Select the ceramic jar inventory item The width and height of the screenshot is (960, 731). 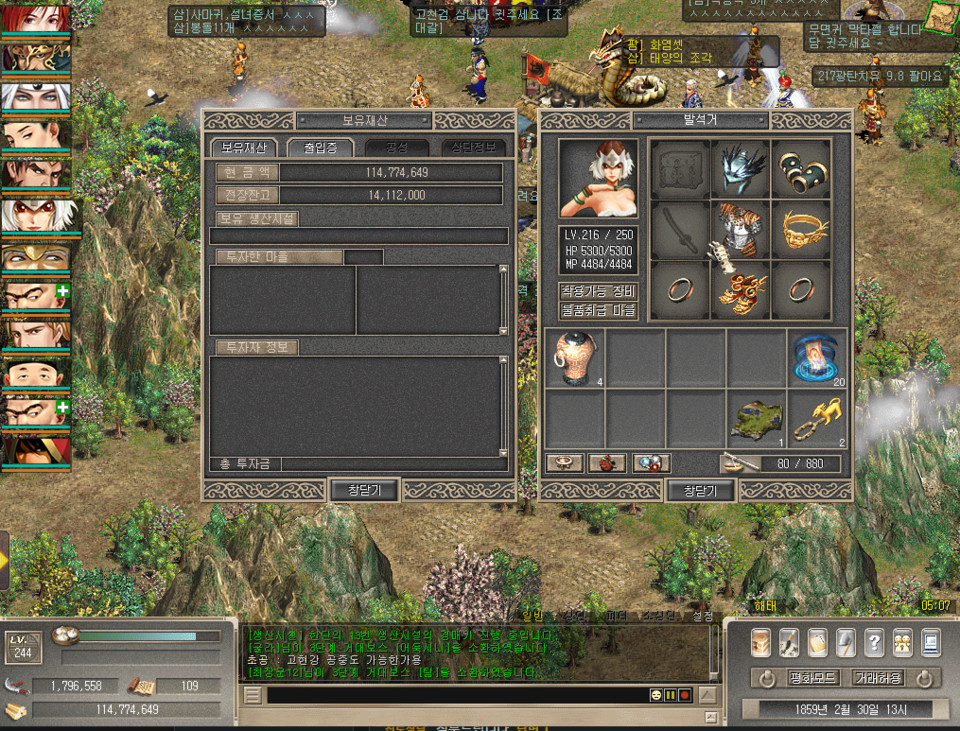coord(574,358)
